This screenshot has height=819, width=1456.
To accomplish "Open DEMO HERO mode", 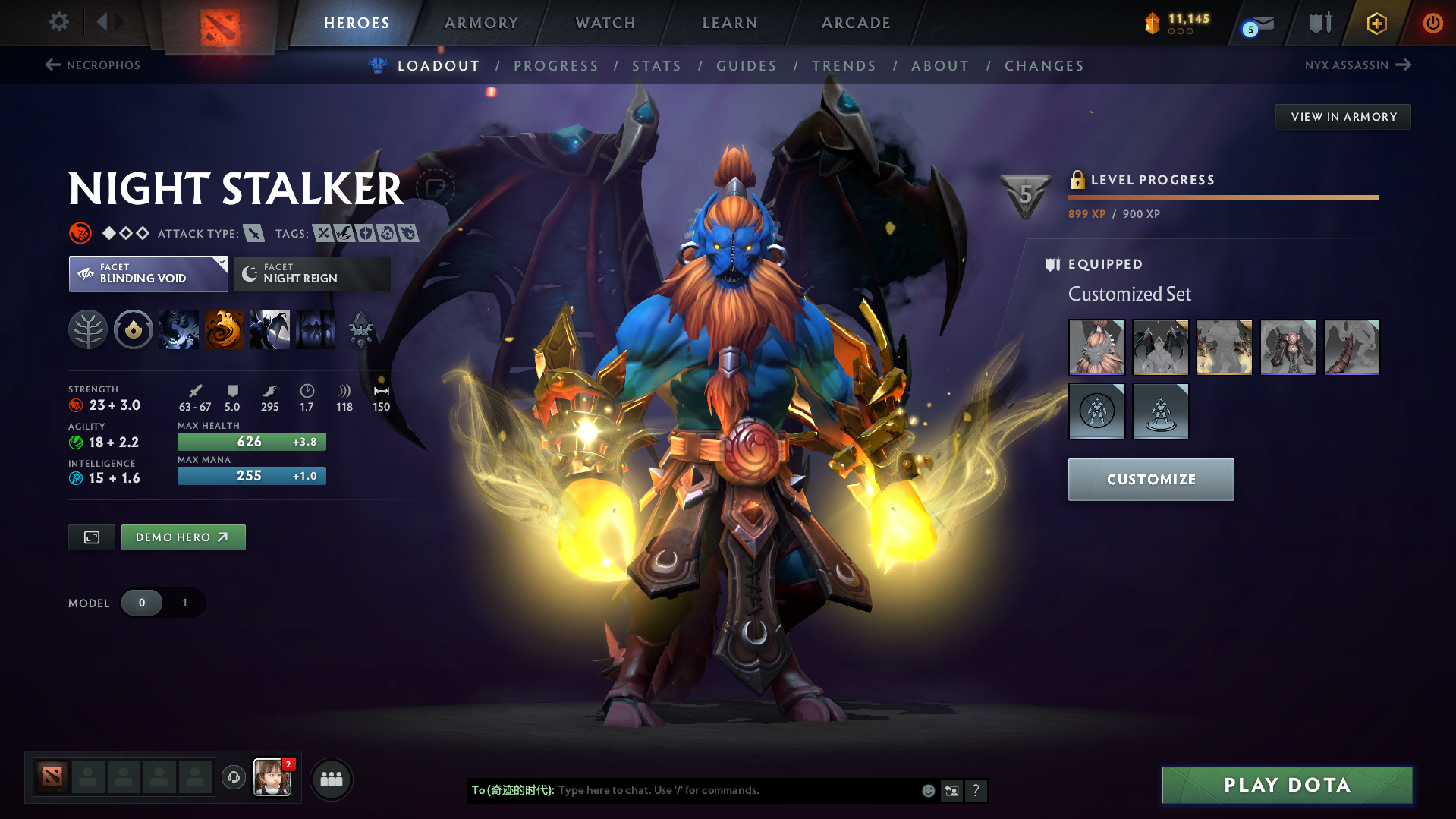I will tap(183, 537).
